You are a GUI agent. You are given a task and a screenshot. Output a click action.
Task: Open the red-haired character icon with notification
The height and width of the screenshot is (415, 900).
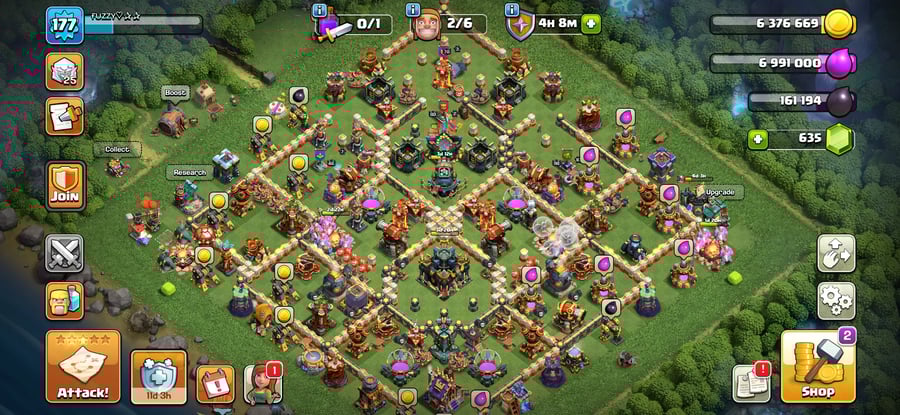click(264, 383)
